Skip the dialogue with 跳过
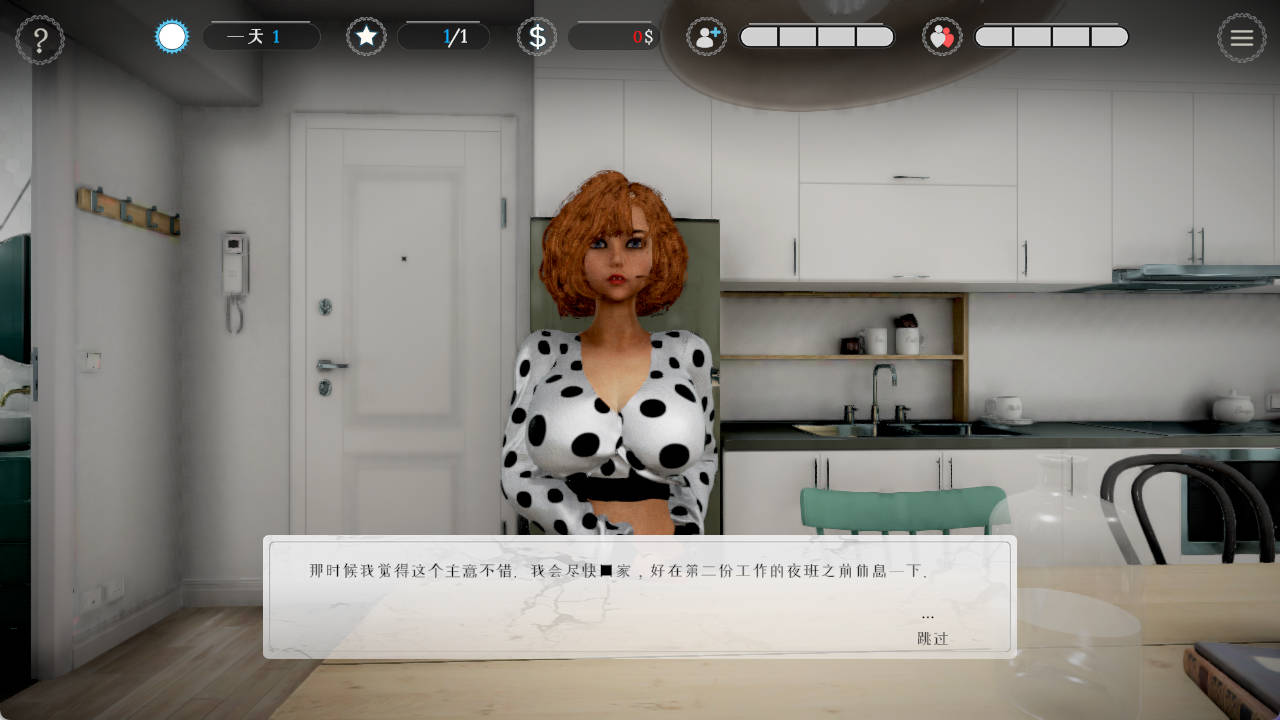This screenshot has width=1280, height=720. (932, 638)
